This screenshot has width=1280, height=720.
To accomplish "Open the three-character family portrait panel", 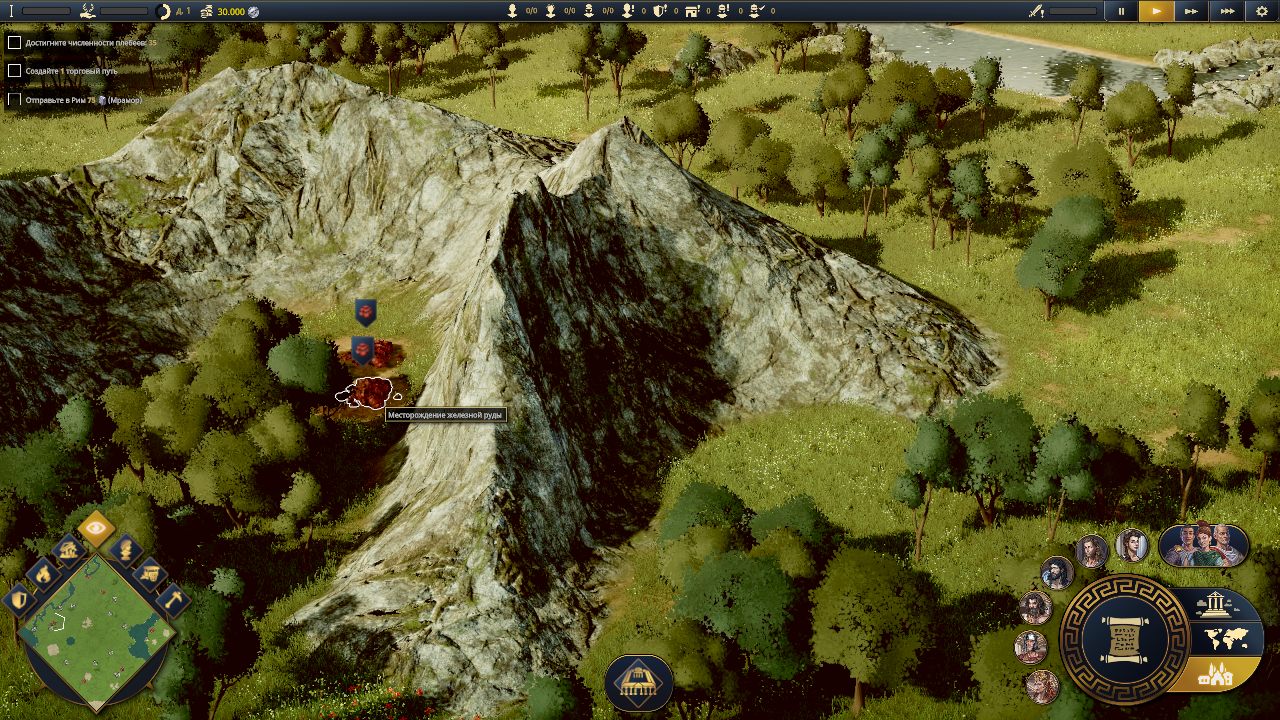I will pyautogui.click(x=1203, y=545).
